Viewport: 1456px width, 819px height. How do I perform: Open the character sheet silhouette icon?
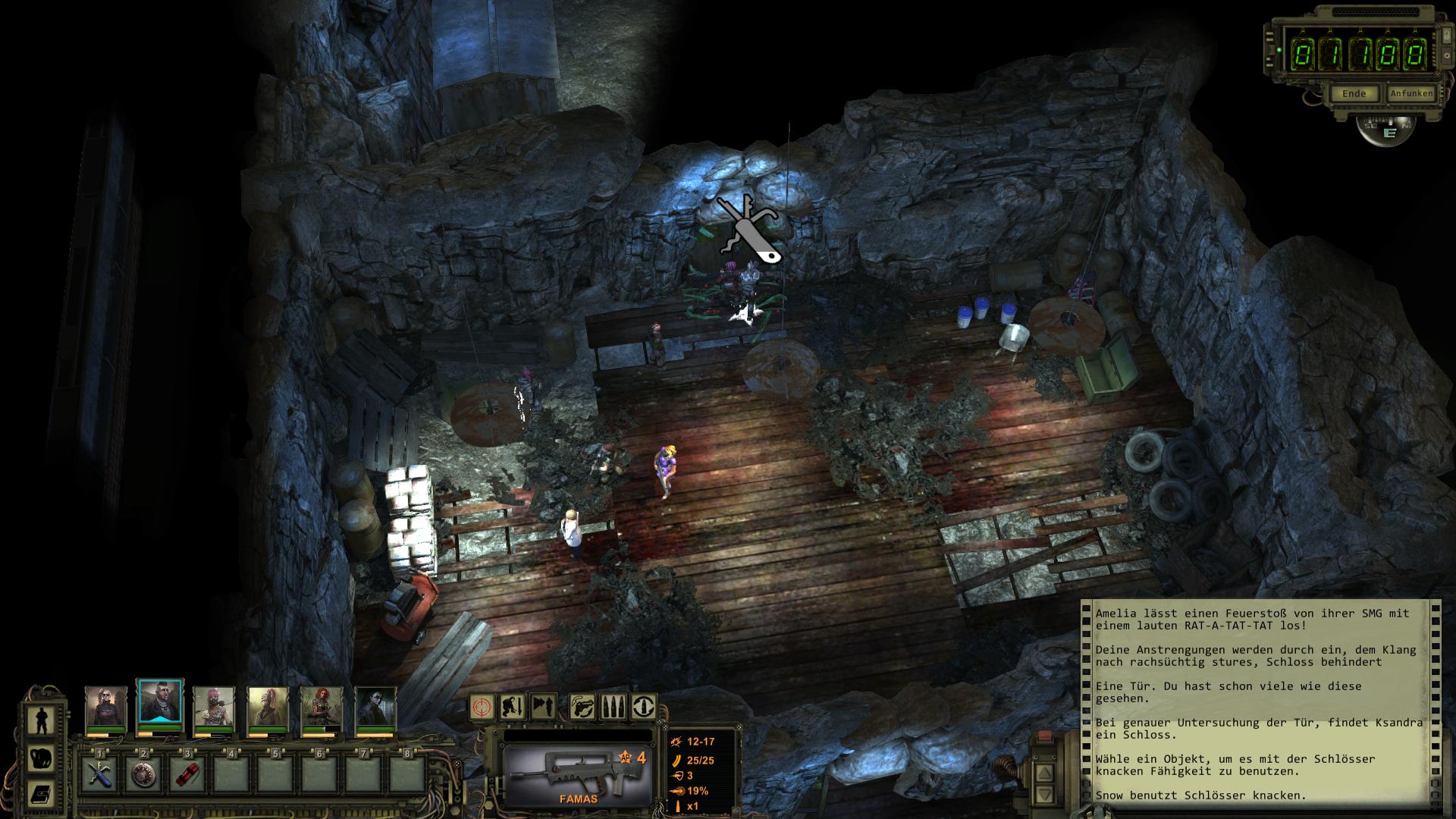pos(40,721)
